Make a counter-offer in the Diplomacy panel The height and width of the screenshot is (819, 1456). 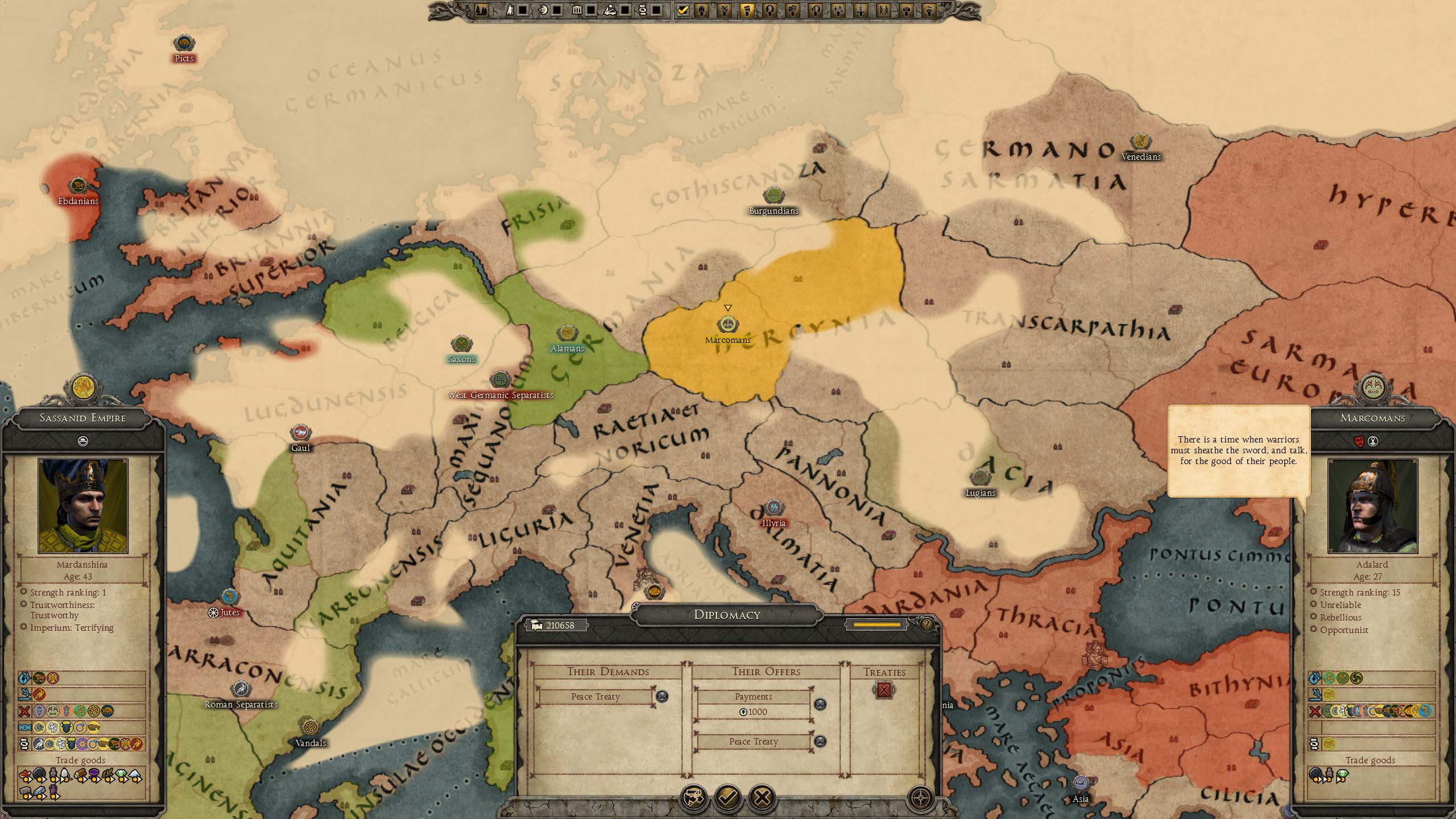694,797
